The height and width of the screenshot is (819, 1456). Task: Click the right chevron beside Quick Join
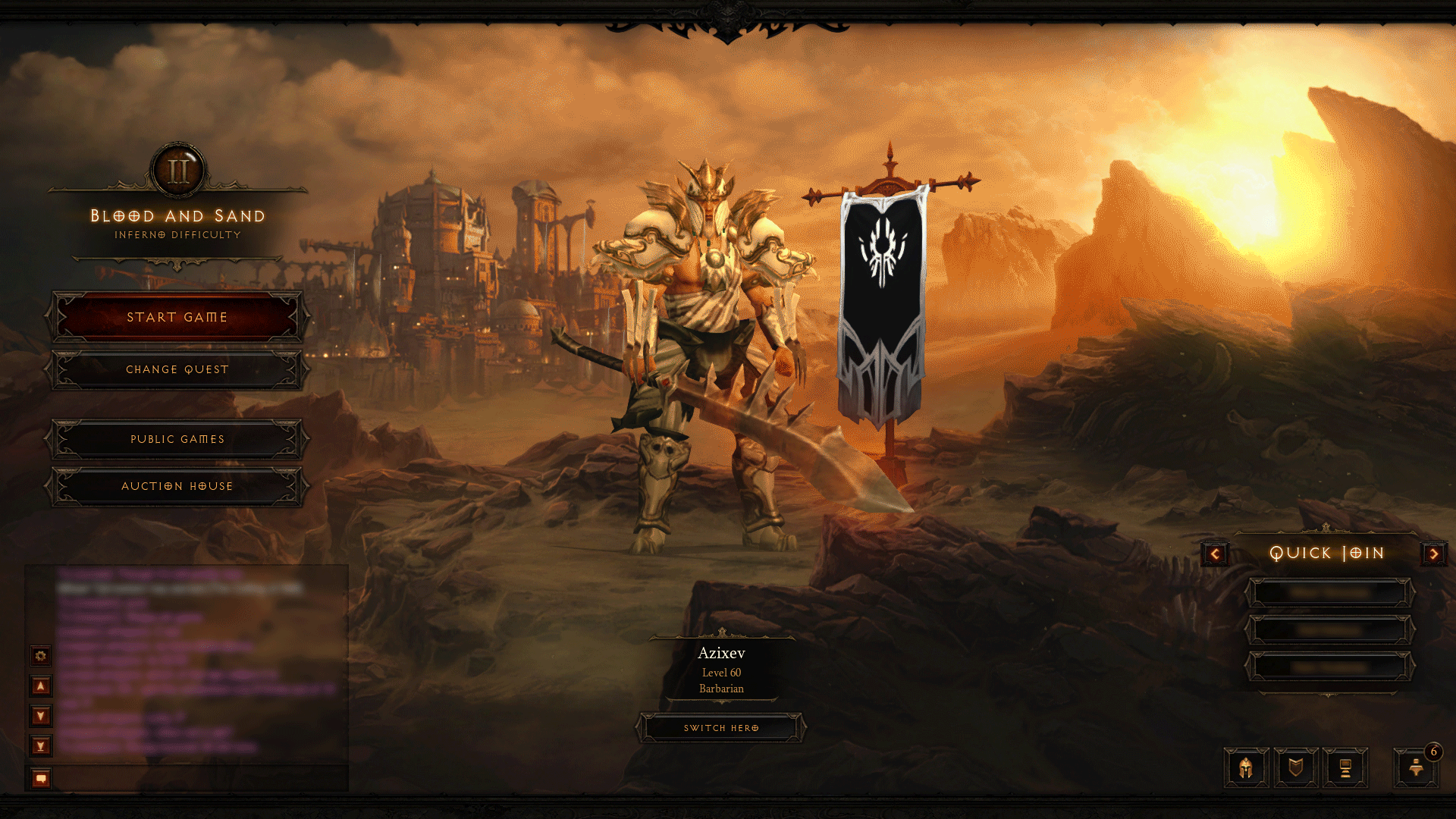coord(1434,554)
